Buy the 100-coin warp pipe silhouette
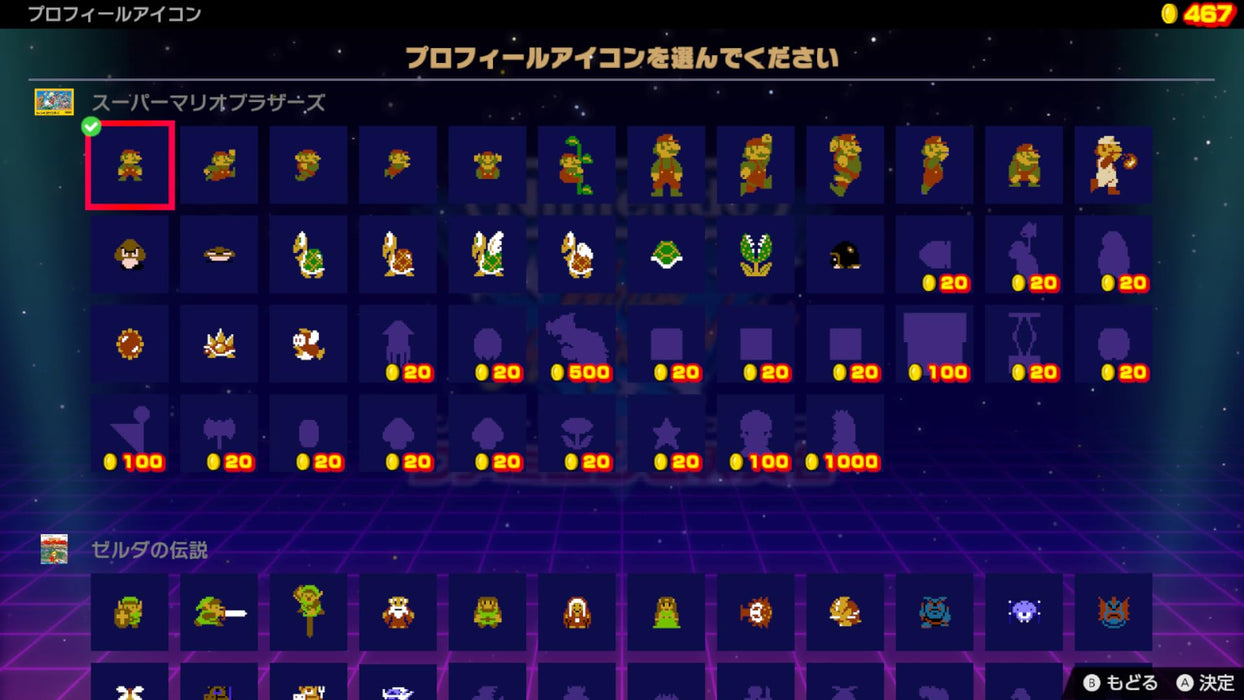The height and width of the screenshot is (700, 1244). click(x=935, y=344)
